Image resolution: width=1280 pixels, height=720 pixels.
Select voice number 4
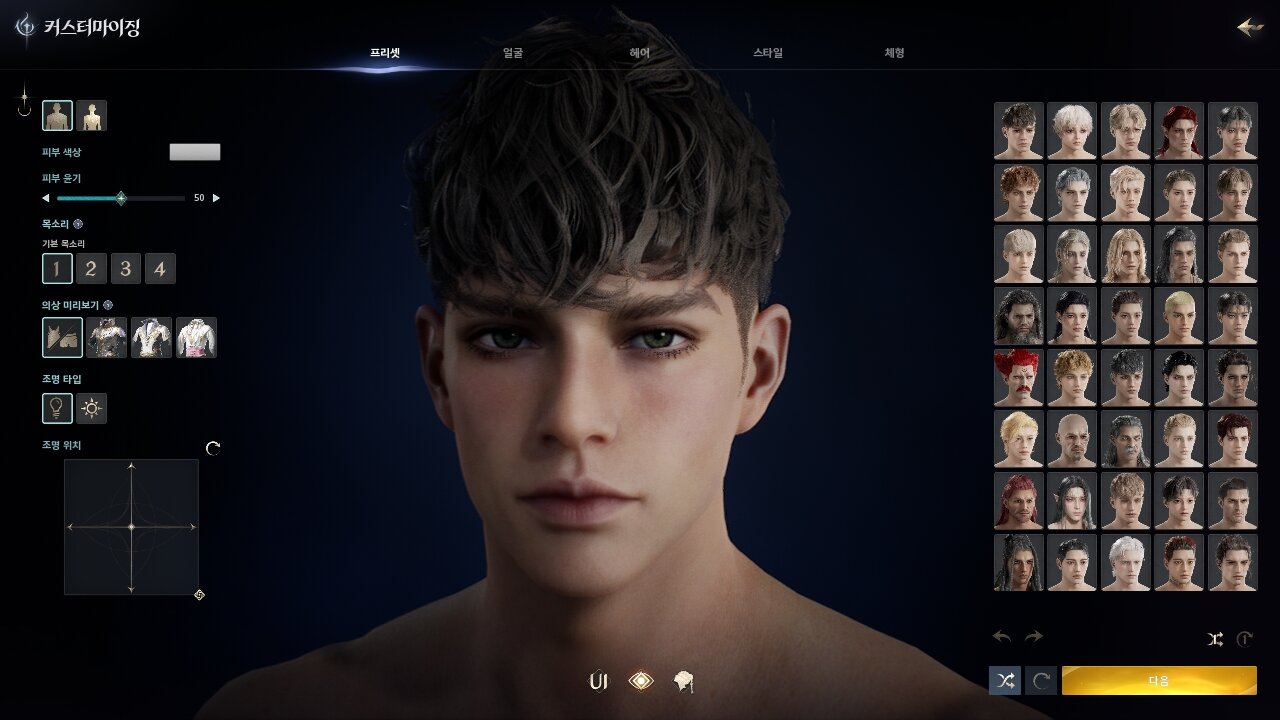(160, 268)
